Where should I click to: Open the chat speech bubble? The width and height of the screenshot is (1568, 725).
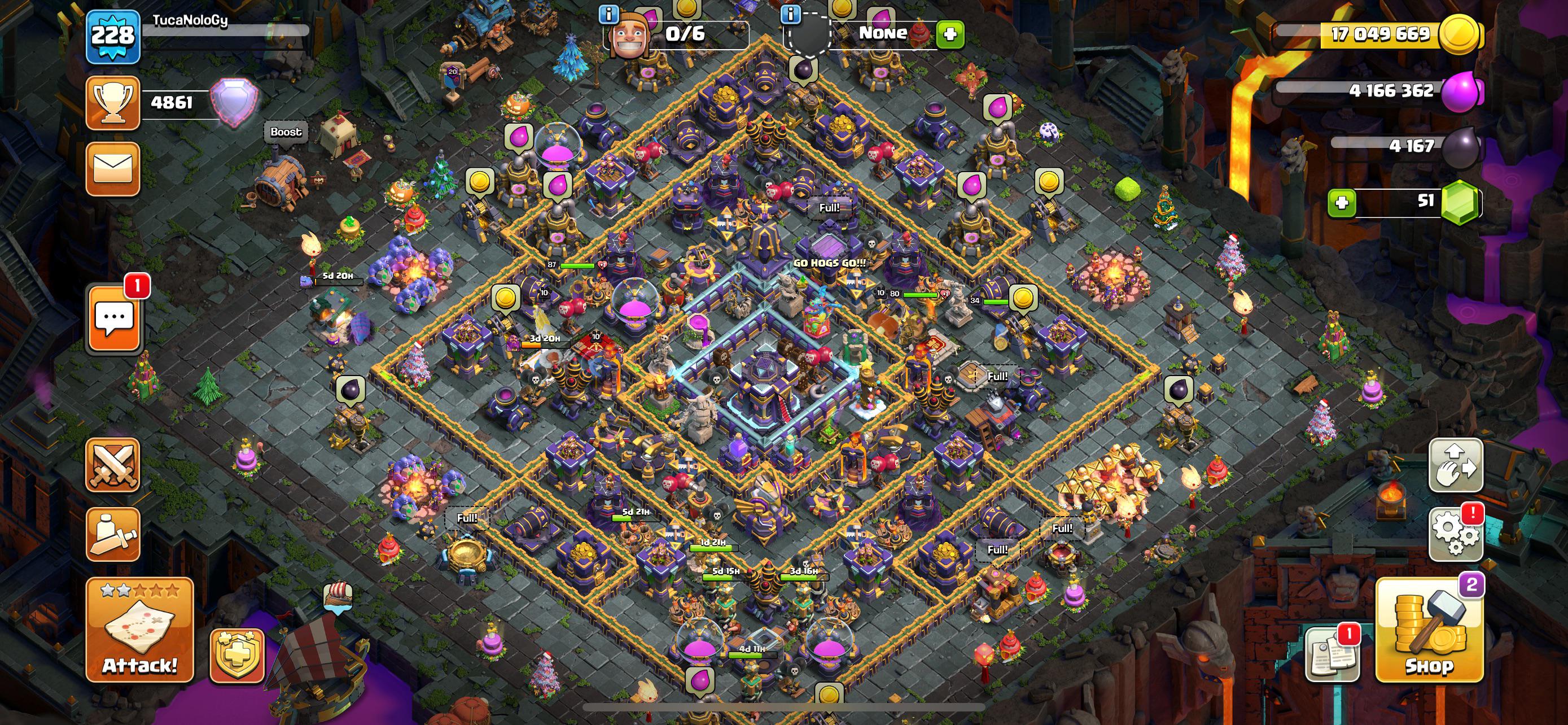click(115, 318)
